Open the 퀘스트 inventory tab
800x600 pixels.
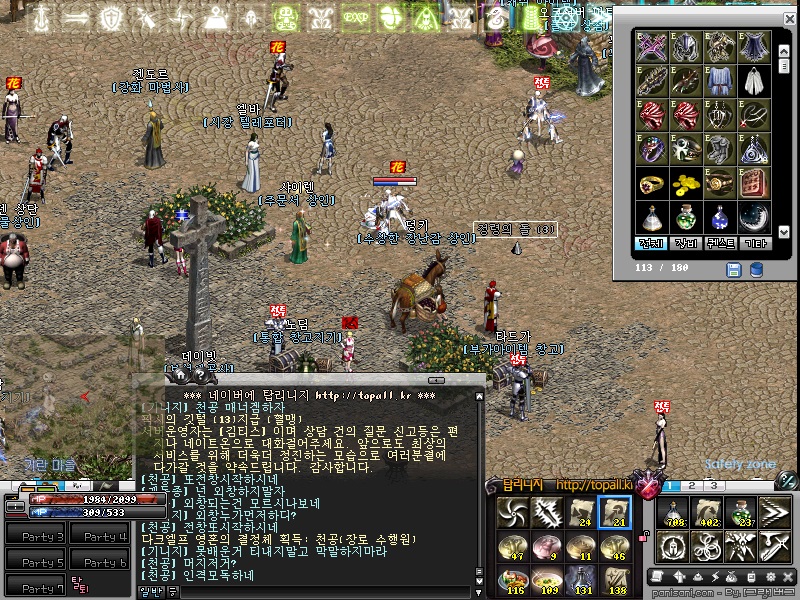[x=721, y=242]
